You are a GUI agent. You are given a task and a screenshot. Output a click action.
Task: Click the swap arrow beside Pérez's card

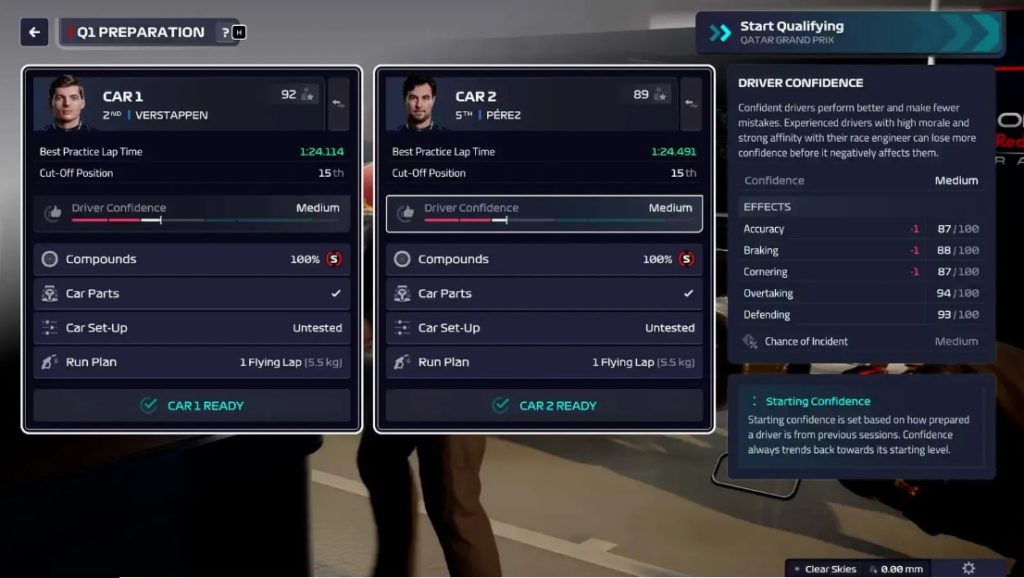coord(691,104)
